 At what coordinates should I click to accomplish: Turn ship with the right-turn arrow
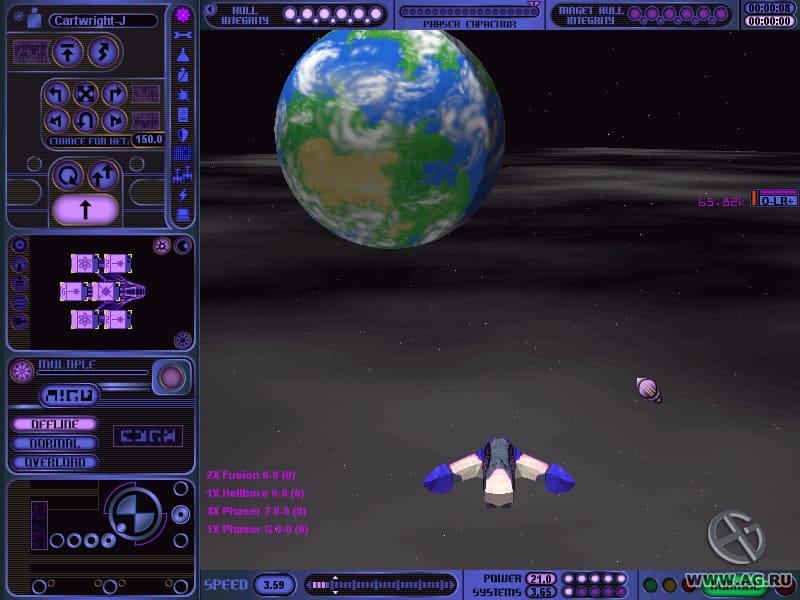pos(114,95)
